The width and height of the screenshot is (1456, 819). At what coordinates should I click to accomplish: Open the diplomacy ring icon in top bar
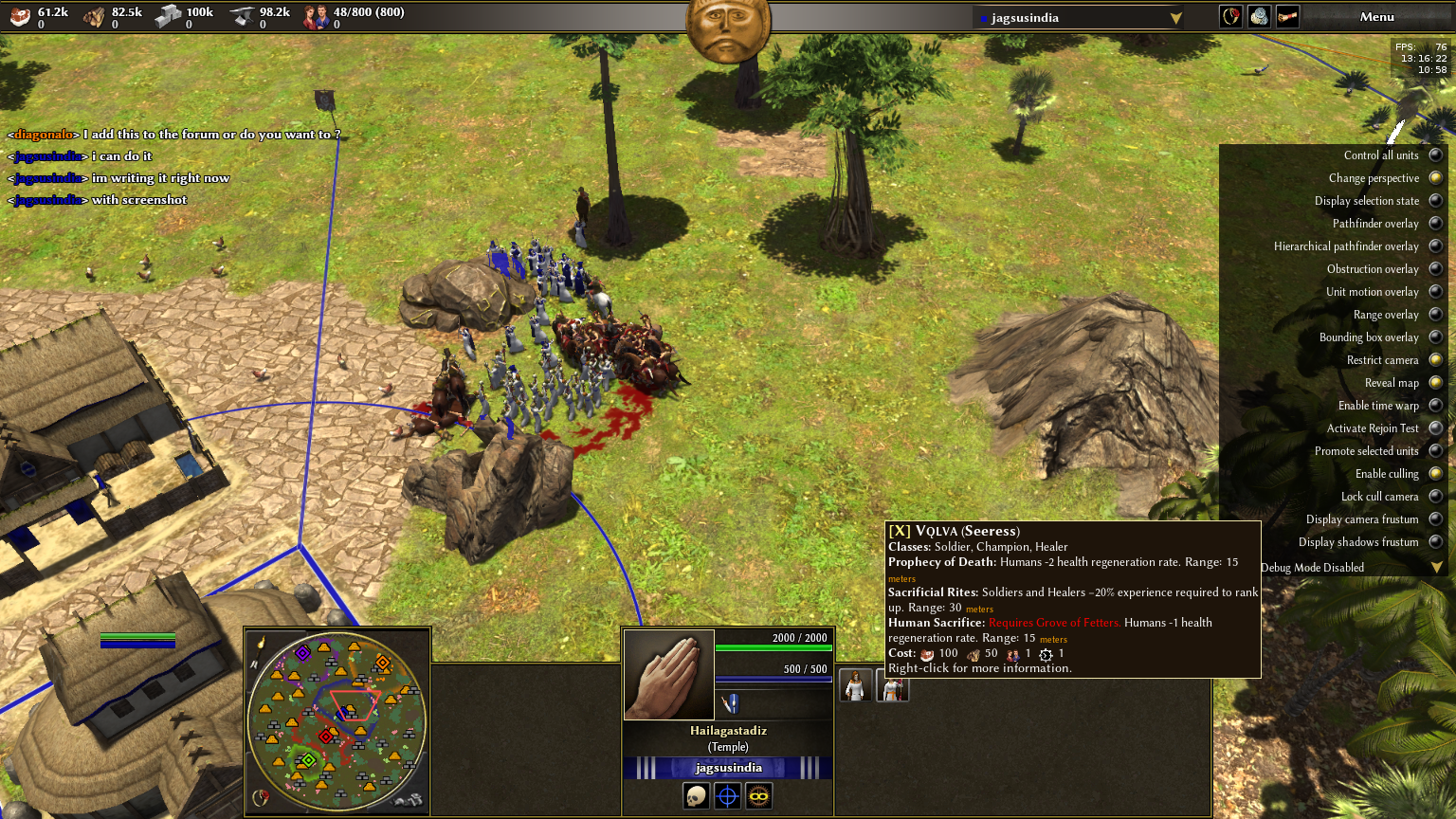pos(1230,17)
